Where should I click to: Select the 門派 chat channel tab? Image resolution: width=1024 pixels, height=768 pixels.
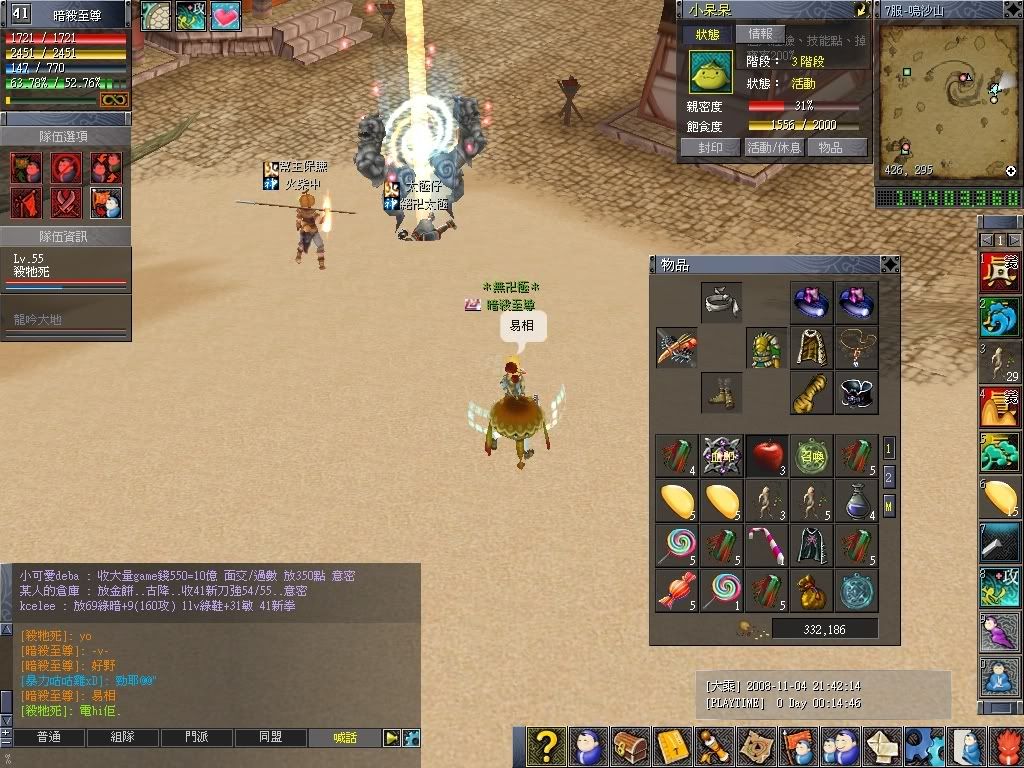tap(198, 738)
